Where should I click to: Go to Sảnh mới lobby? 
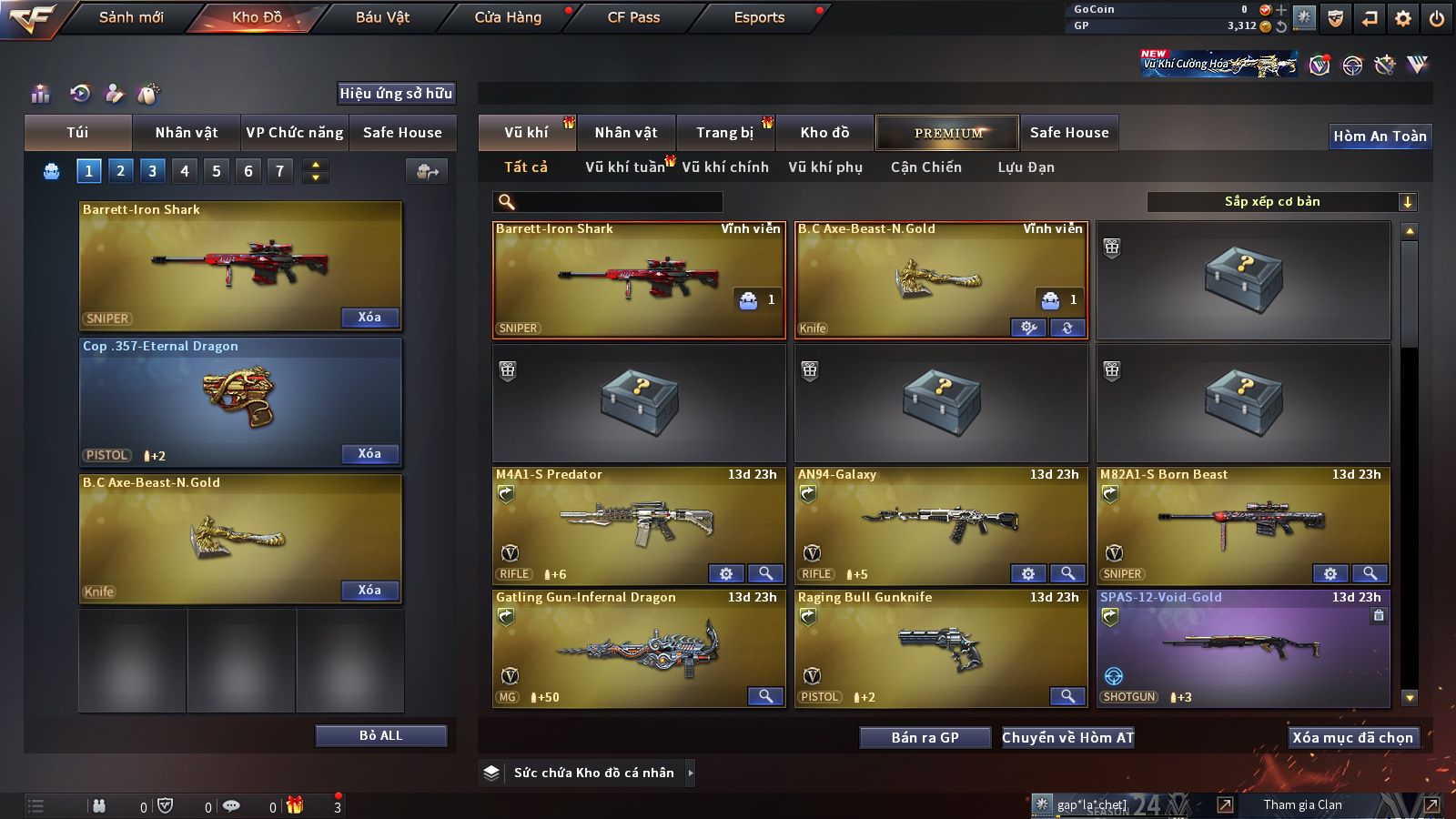pyautogui.click(x=131, y=17)
